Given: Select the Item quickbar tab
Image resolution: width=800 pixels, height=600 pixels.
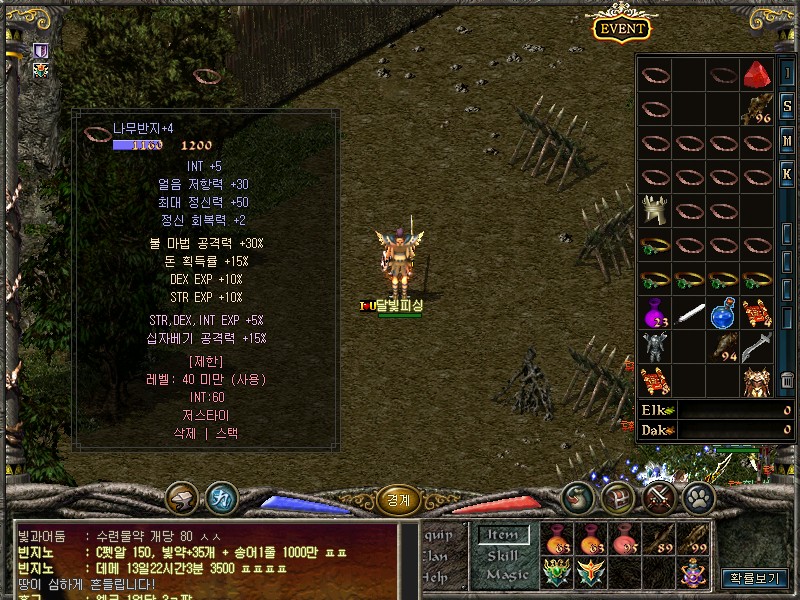Looking at the screenshot, I should (x=502, y=535).
